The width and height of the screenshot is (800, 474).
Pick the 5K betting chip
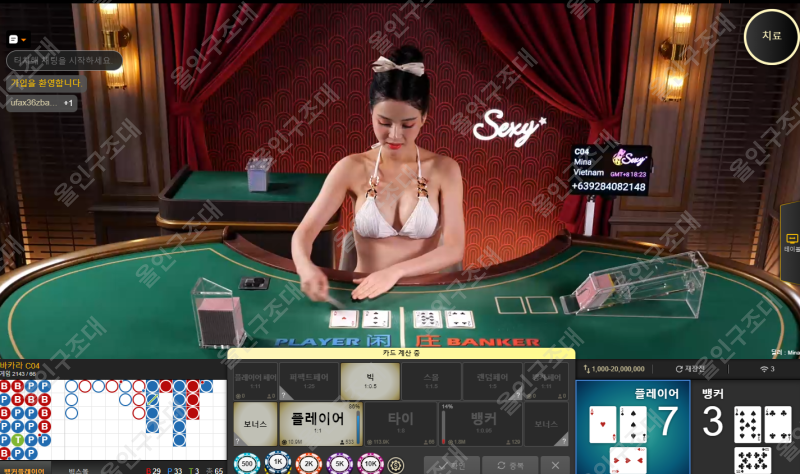(338, 465)
